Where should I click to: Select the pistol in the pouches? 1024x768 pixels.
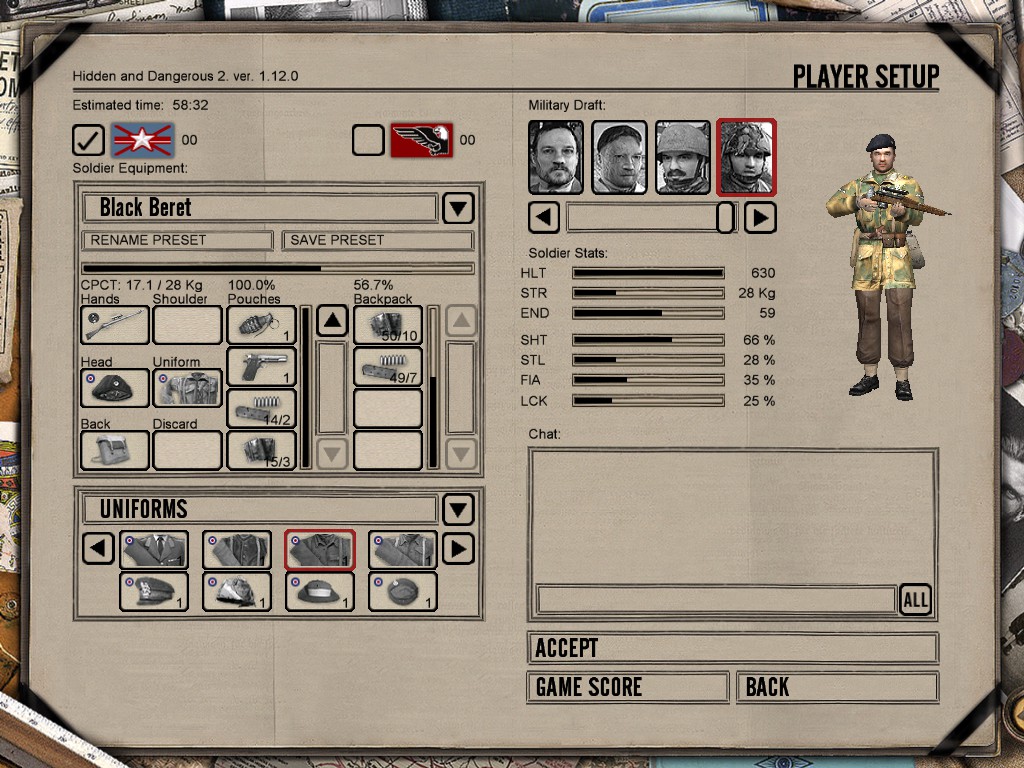tap(261, 367)
